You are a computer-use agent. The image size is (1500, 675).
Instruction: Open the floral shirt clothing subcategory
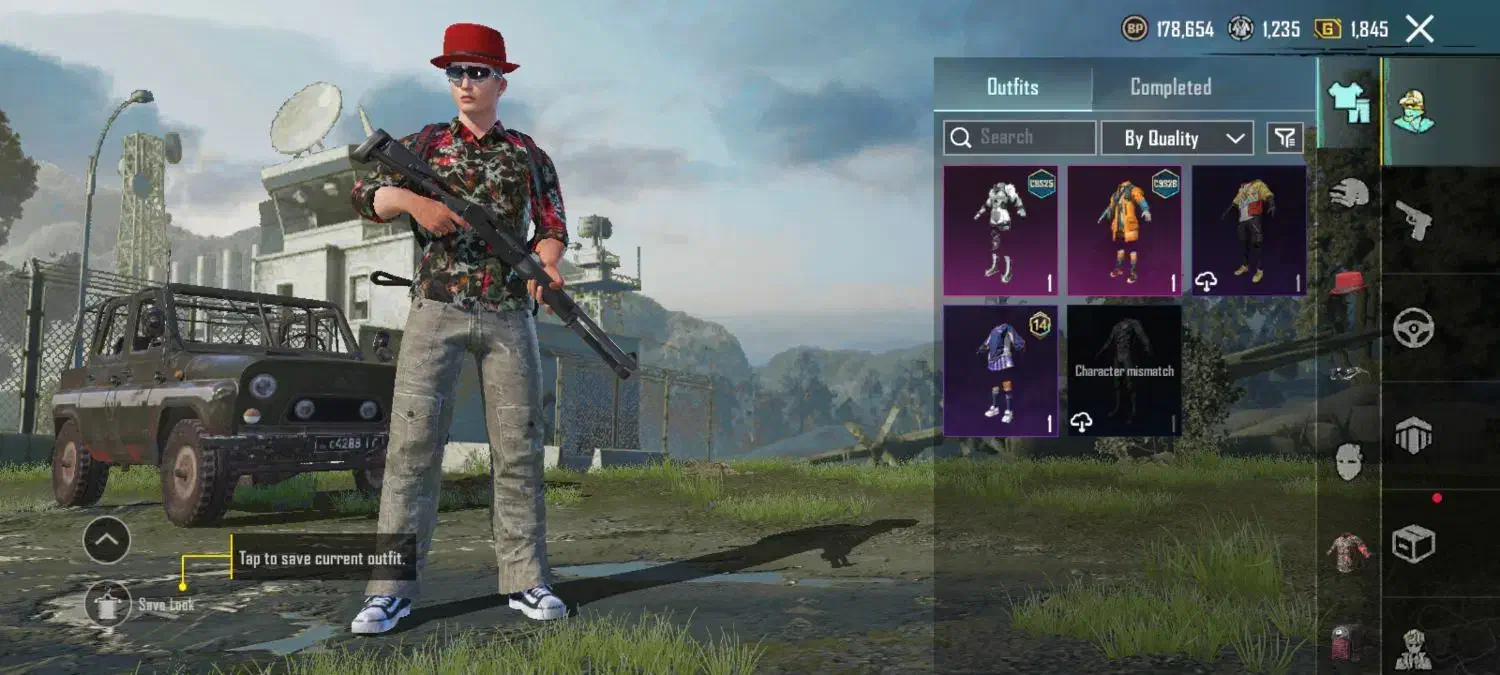tap(1349, 552)
